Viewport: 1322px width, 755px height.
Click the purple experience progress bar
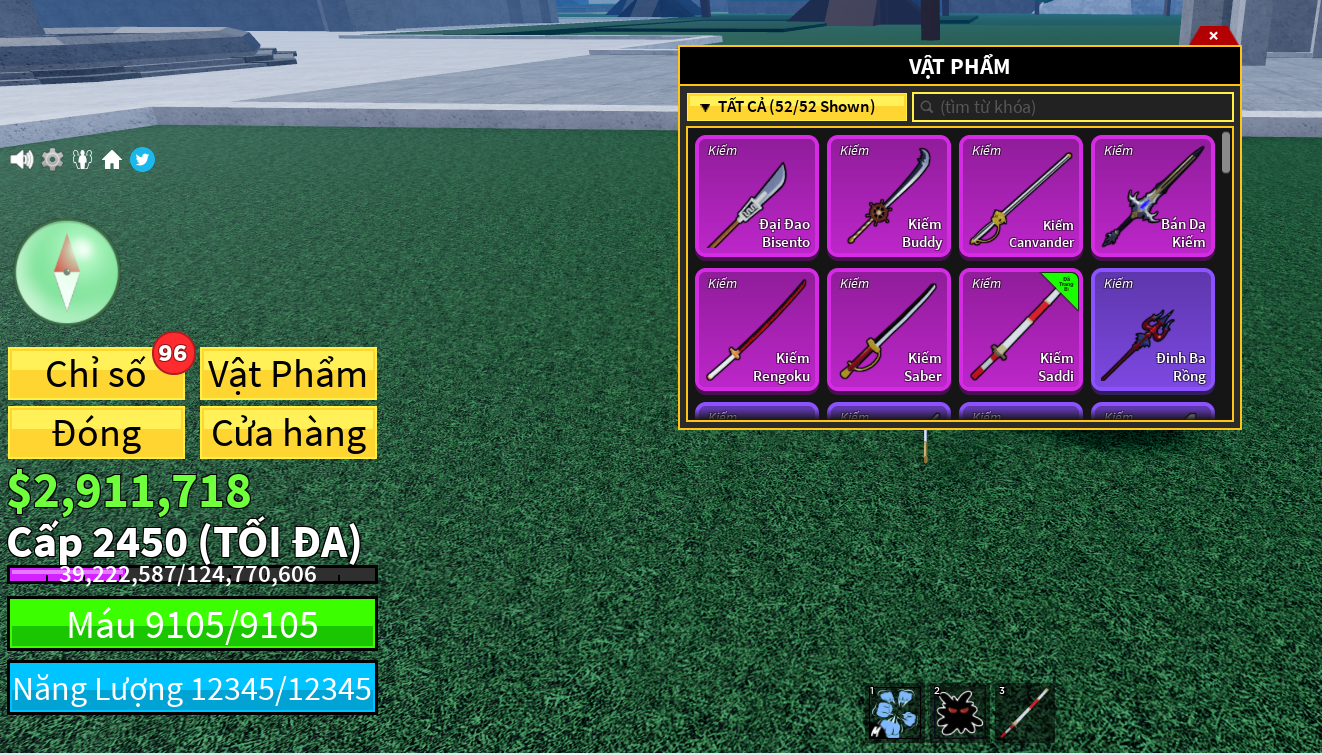click(x=190, y=574)
